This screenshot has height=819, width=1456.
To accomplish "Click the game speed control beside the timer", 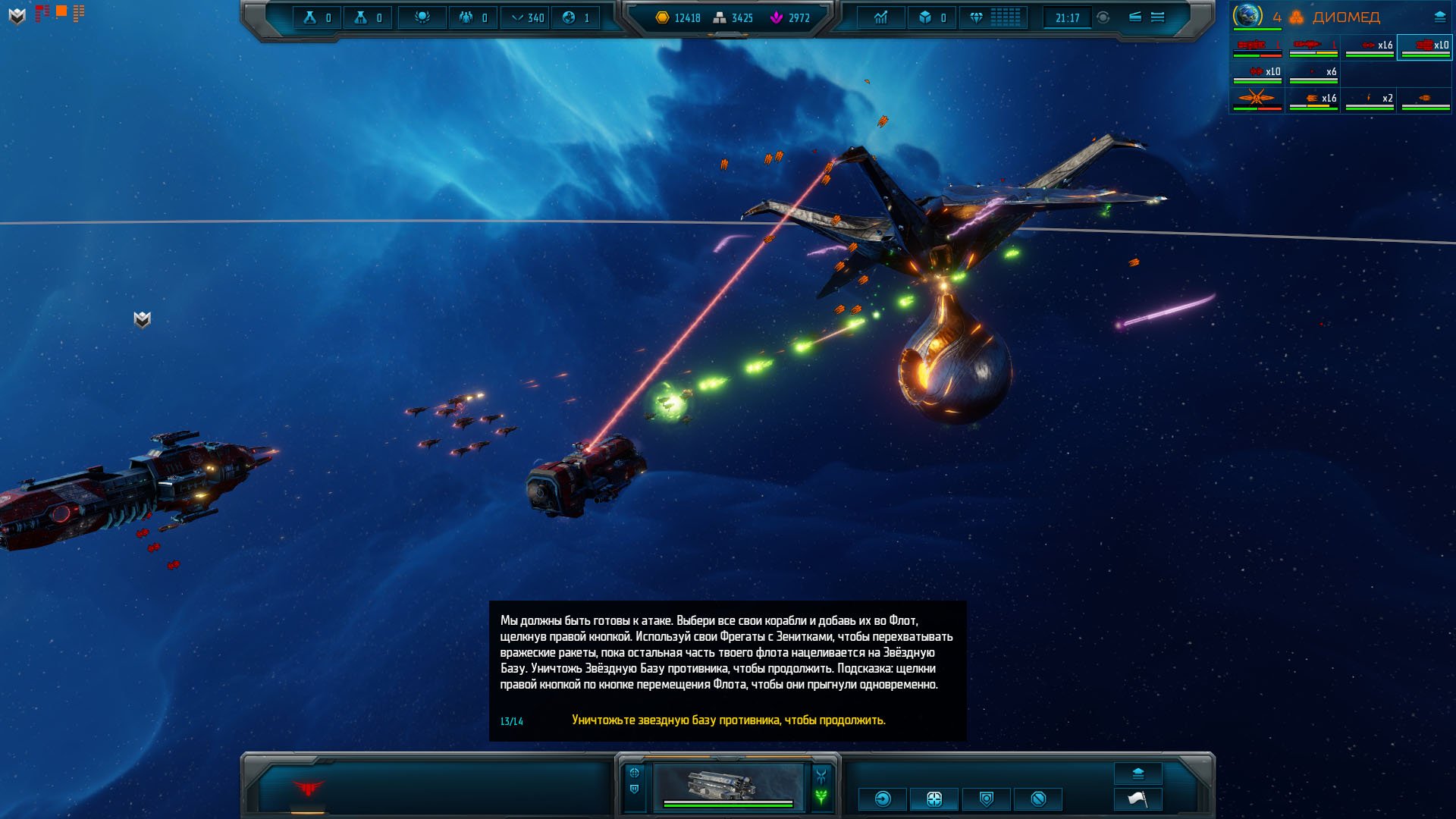I will pyautogui.click(x=1103, y=17).
